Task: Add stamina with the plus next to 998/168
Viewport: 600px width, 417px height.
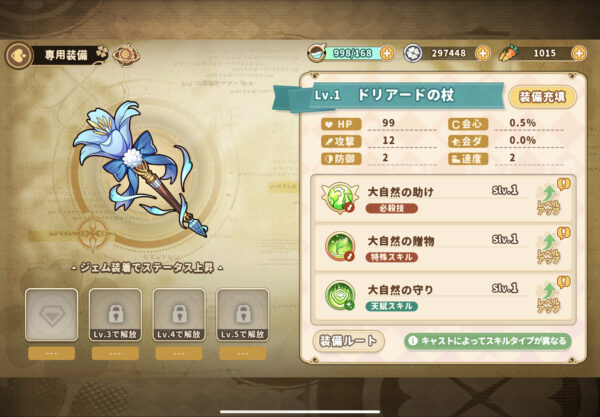Action: click(391, 53)
